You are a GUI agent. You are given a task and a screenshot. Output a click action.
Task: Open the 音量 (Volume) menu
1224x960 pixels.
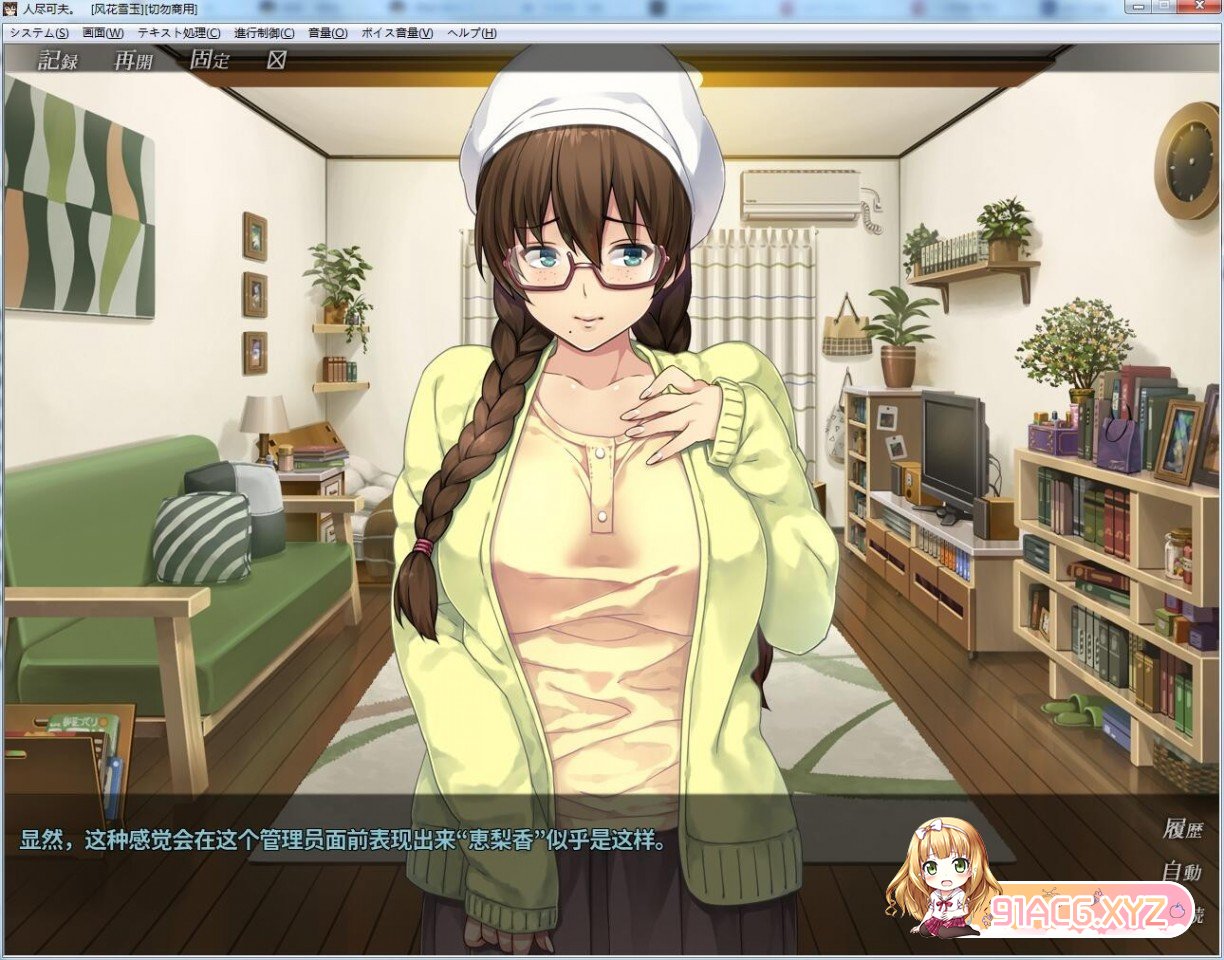(x=328, y=33)
